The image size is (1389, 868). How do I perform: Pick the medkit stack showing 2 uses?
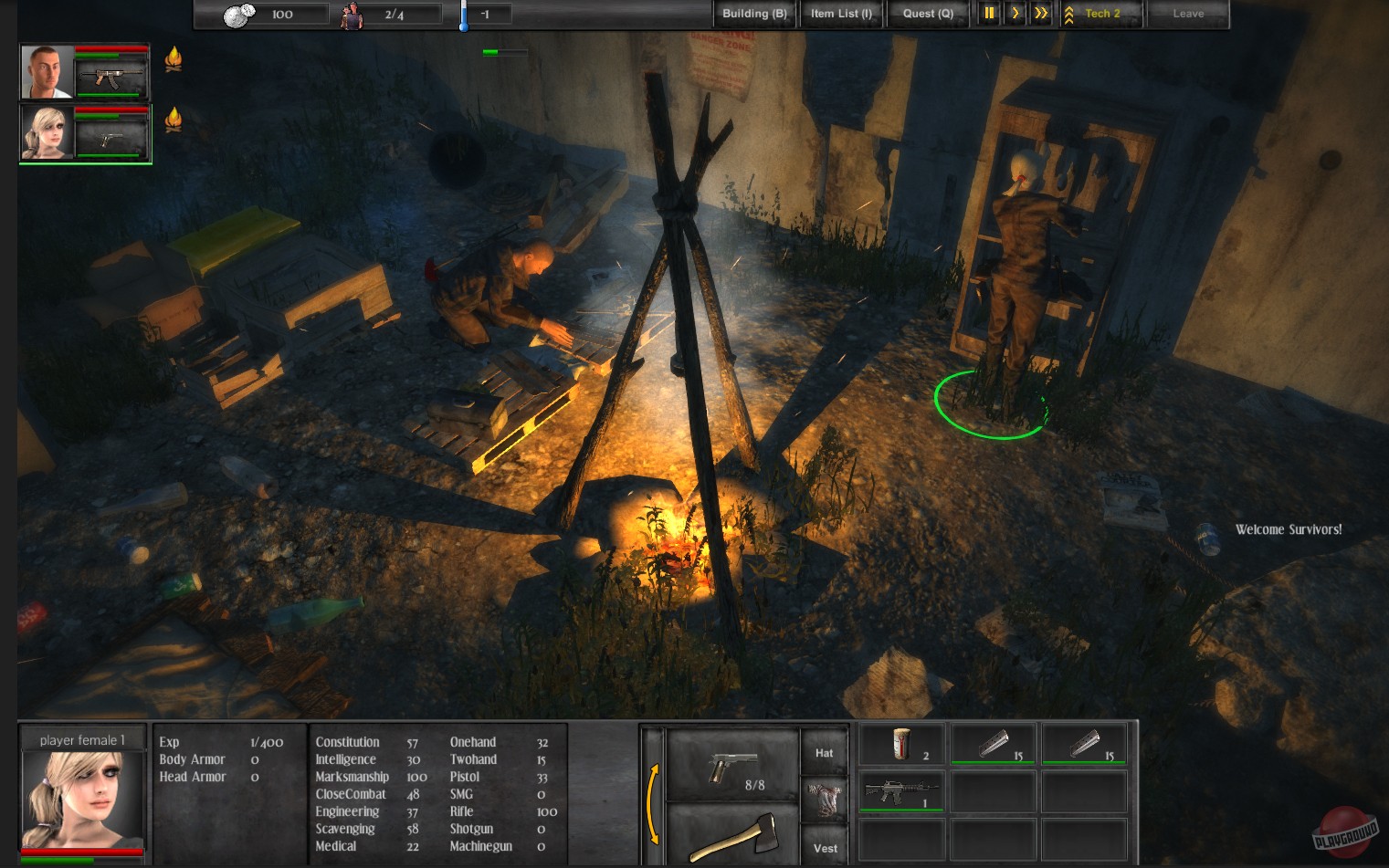click(x=900, y=744)
